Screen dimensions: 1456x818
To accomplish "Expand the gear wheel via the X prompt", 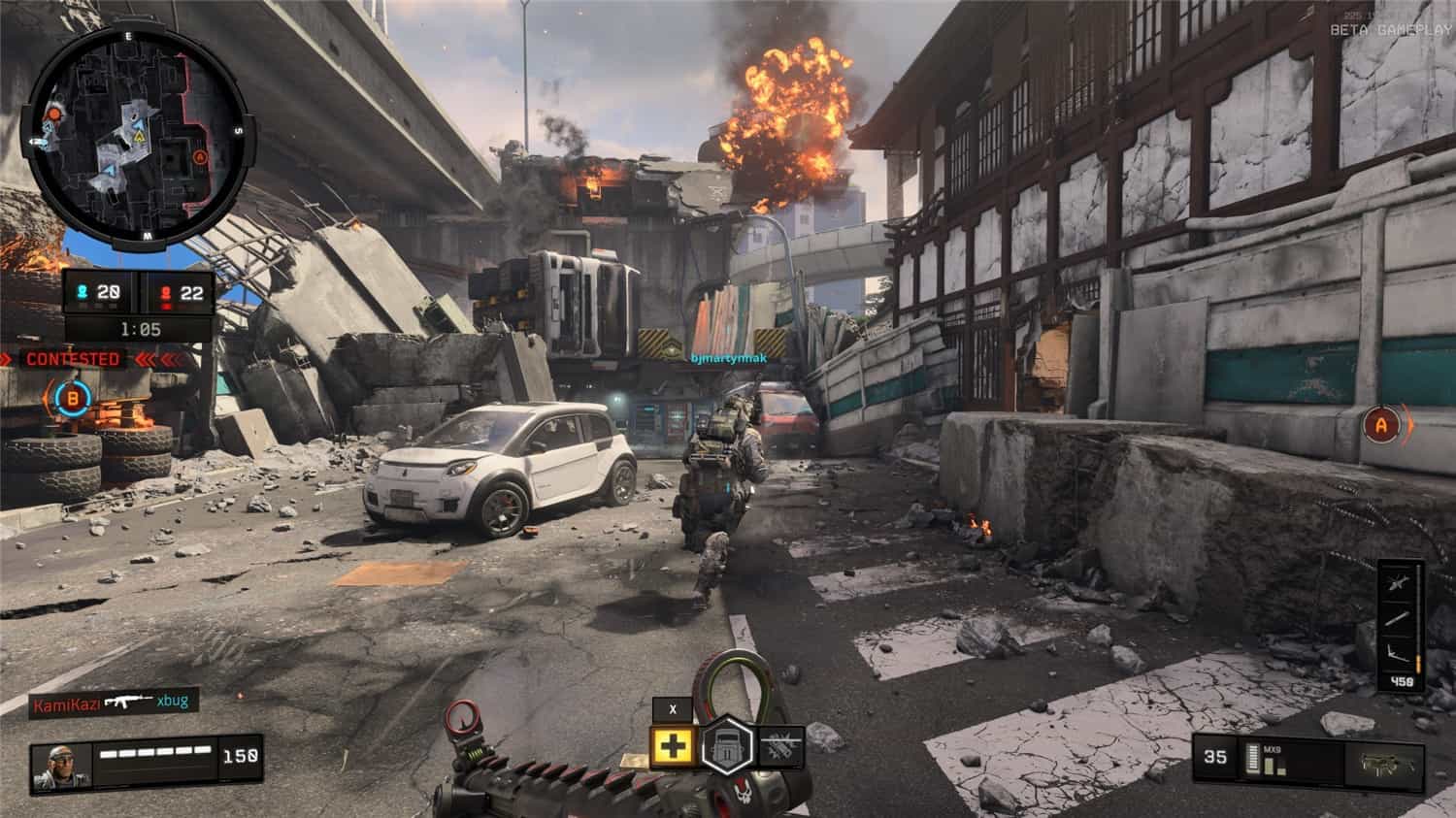I will (672, 709).
